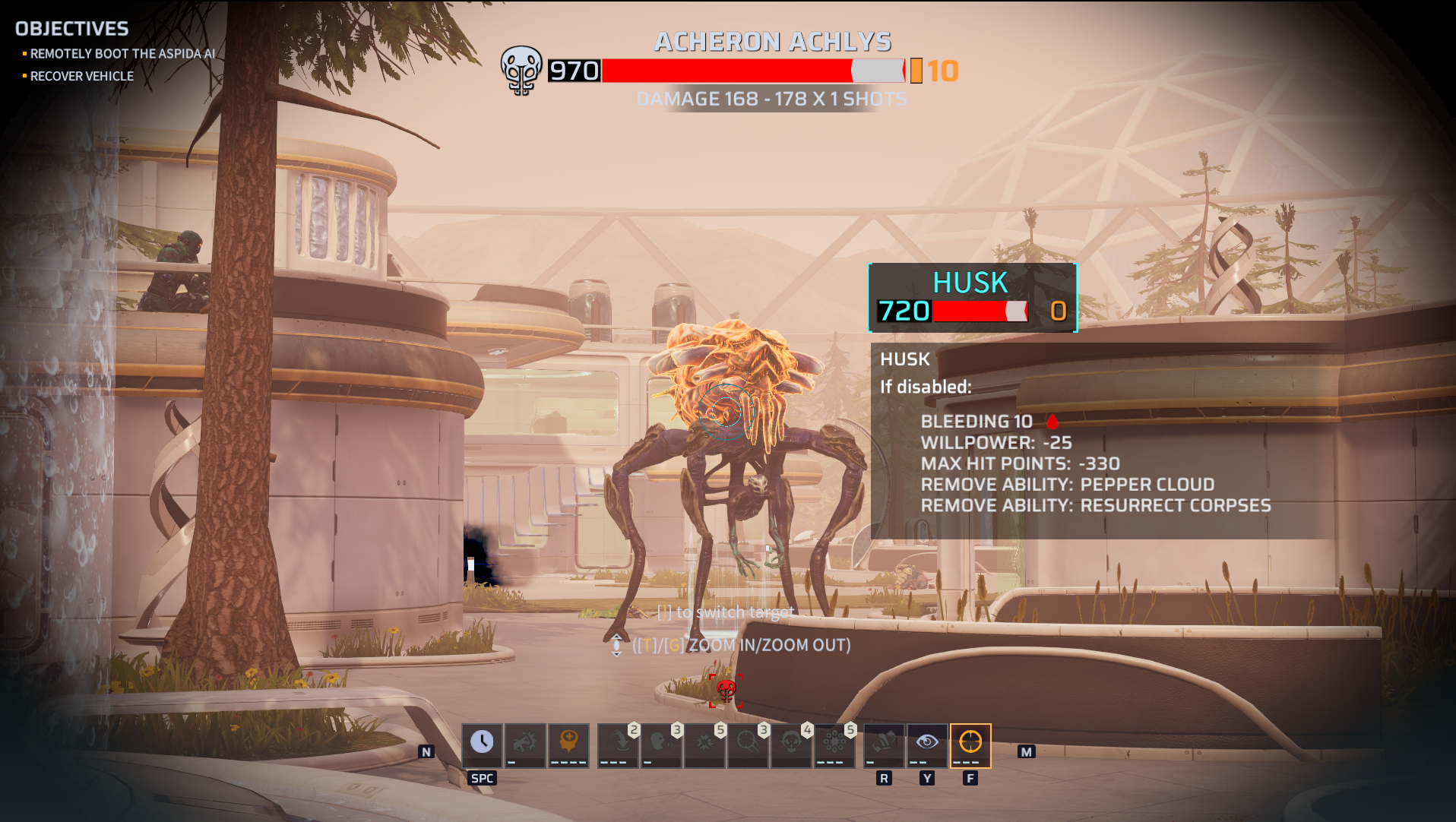This screenshot has height=822, width=1456.
Task: Activate the melee bash ability
Action: [x=525, y=742]
